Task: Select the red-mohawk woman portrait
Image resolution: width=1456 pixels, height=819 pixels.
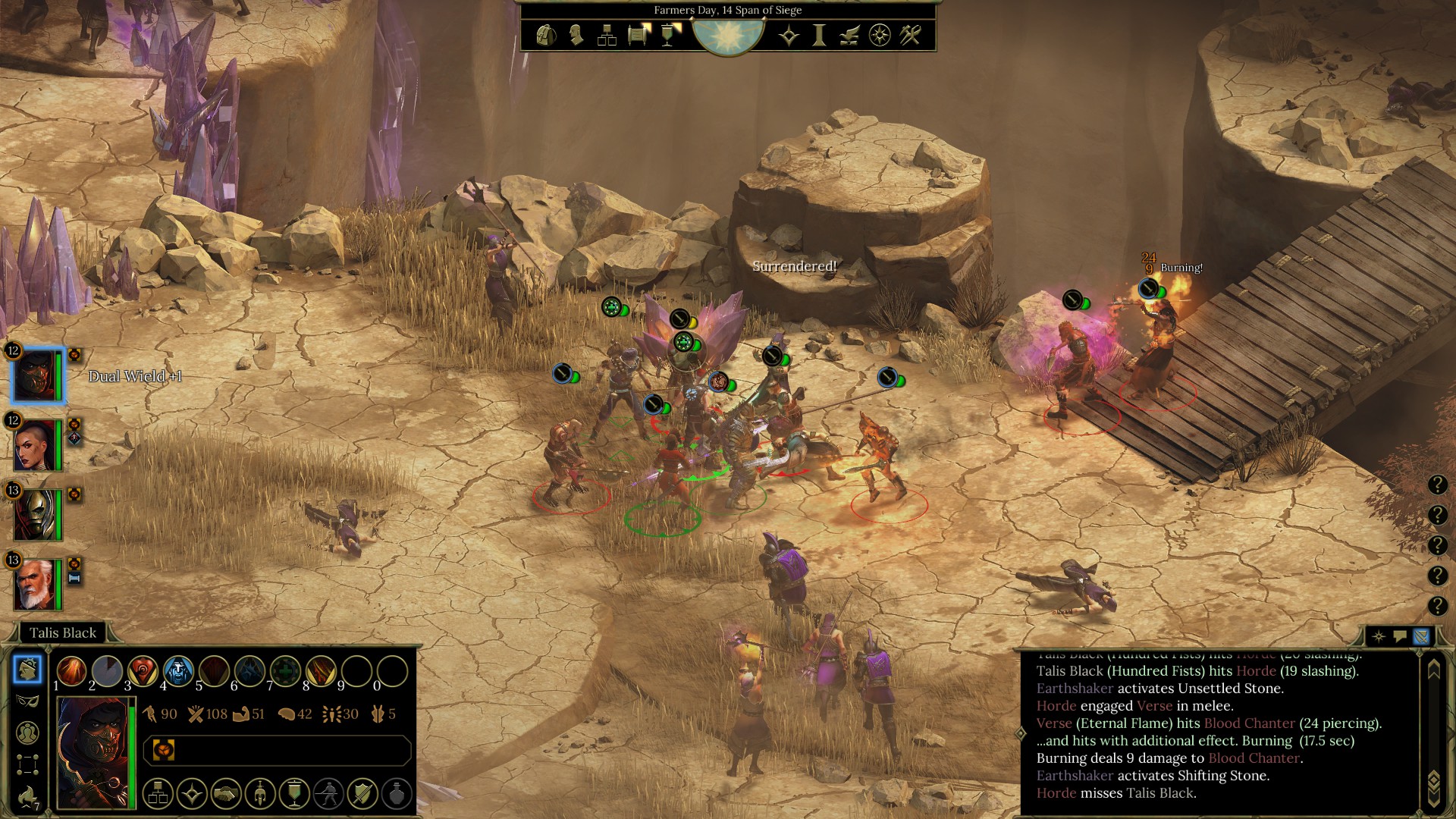Action: [x=36, y=444]
